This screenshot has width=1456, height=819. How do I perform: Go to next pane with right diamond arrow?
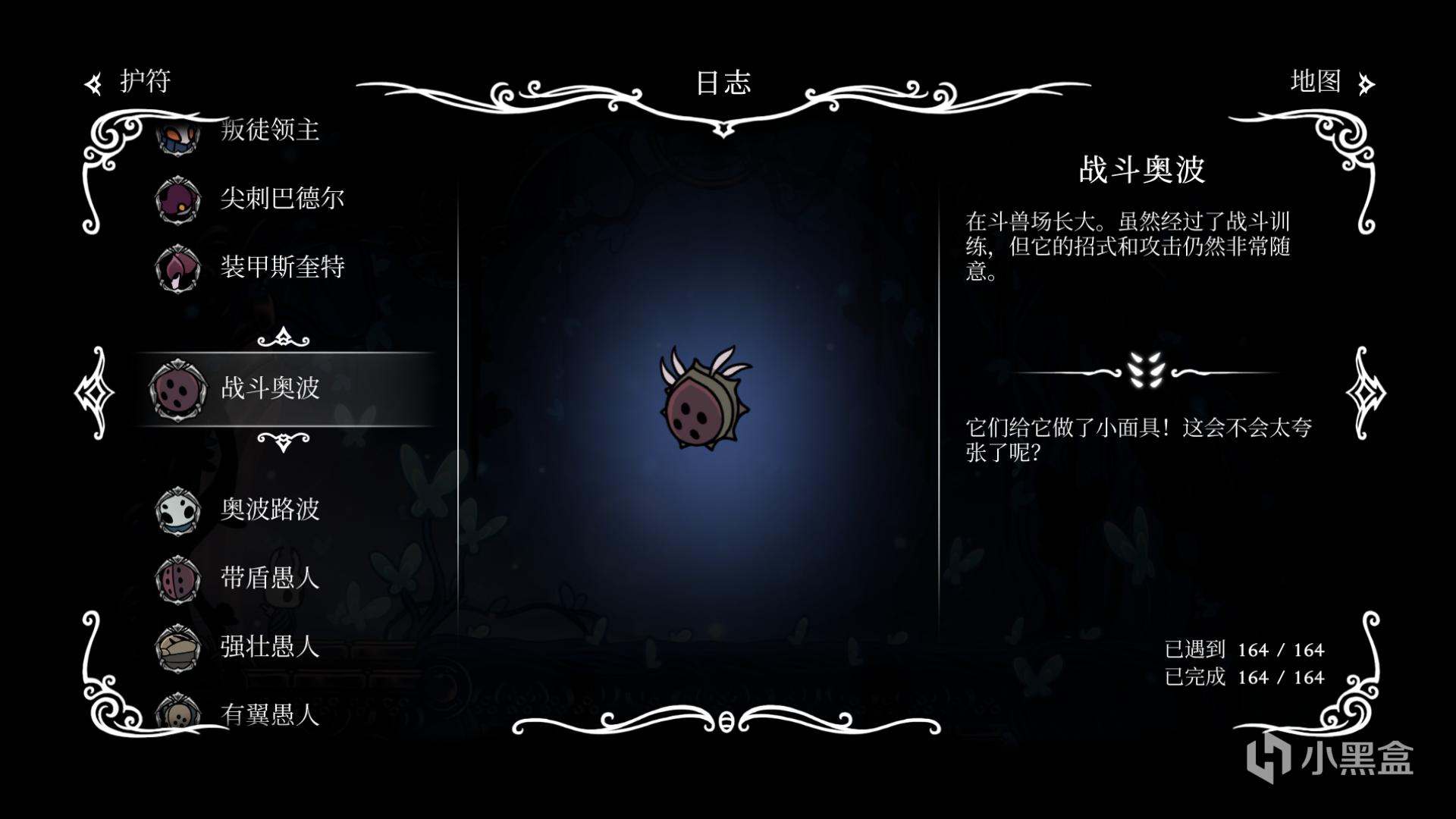click(1365, 392)
